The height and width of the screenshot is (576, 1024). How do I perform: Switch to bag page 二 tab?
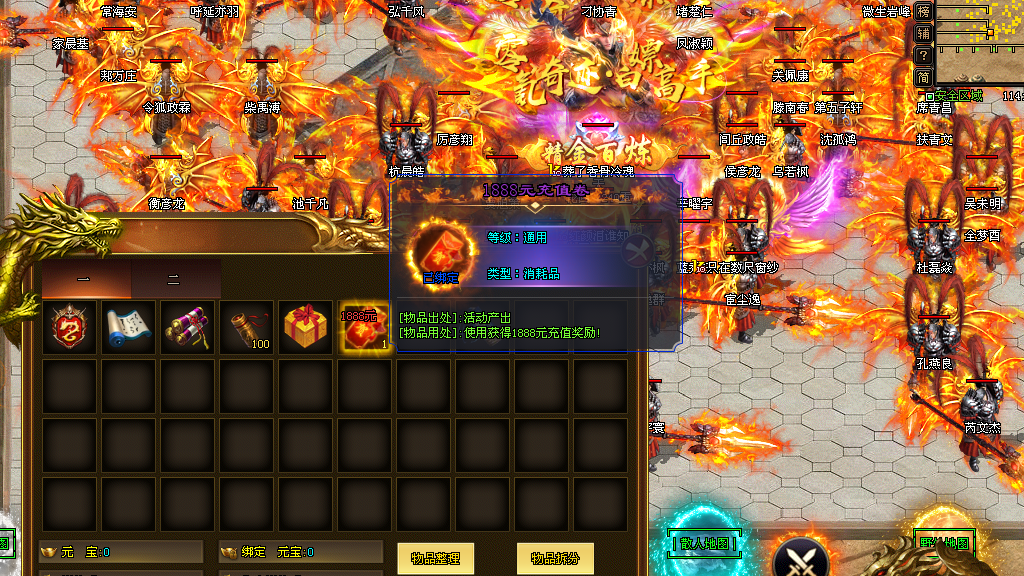coord(174,280)
